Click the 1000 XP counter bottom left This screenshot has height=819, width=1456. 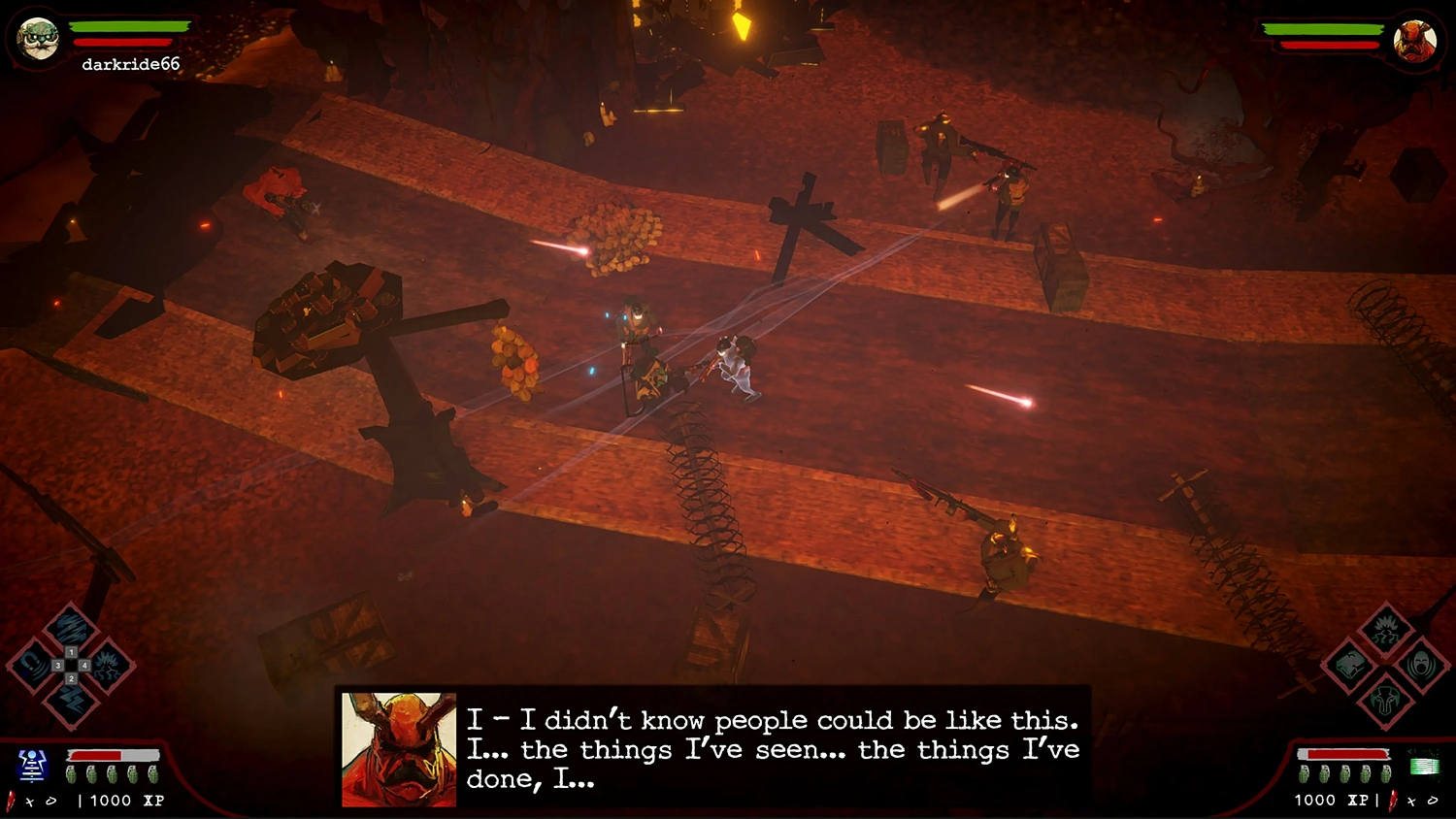click(x=123, y=799)
